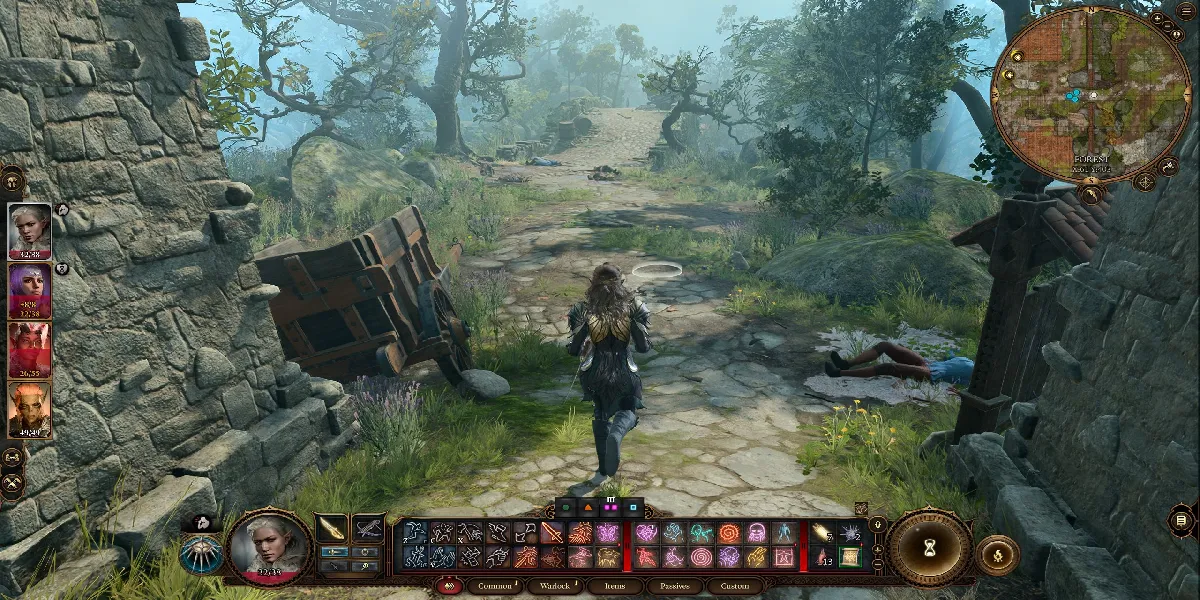The width and height of the screenshot is (1200, 600).
Task: Click the campfire rest button
Action: [x=997, y=555]
